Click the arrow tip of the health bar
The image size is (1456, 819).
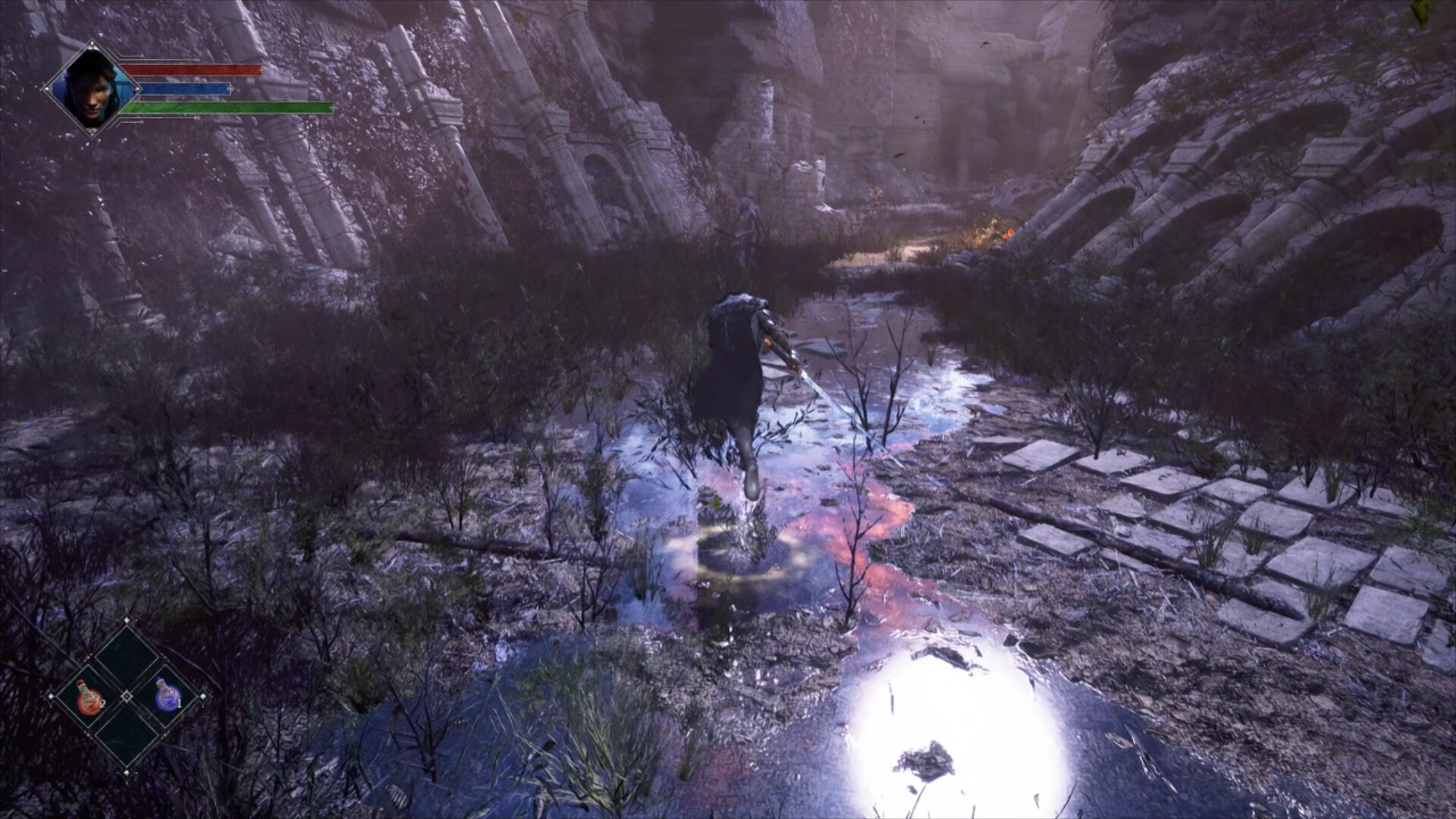[262, 69]
